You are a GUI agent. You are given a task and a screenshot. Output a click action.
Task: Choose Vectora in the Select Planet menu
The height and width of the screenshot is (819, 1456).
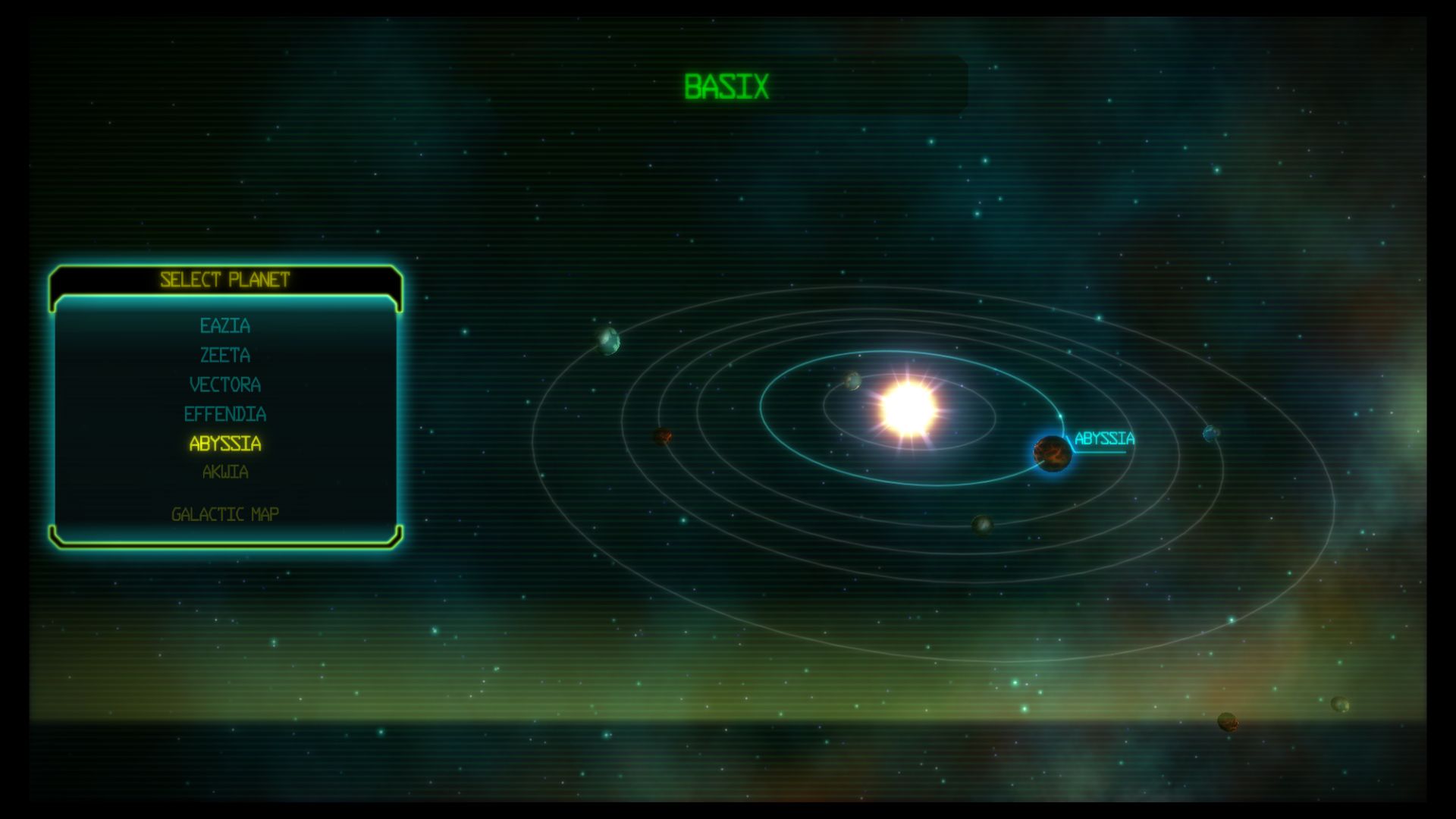click(227, 384)
